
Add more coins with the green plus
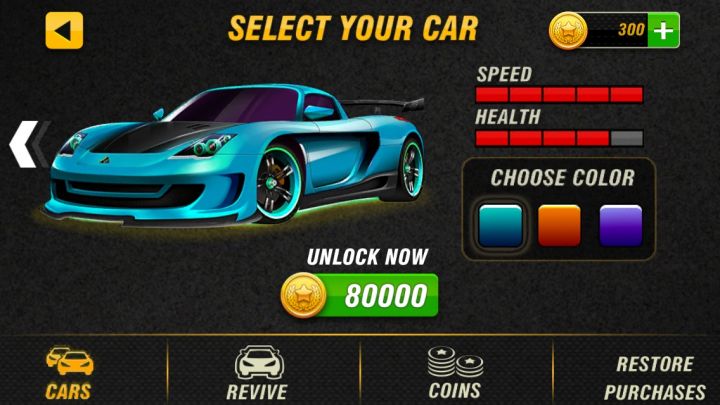(663, 31)
